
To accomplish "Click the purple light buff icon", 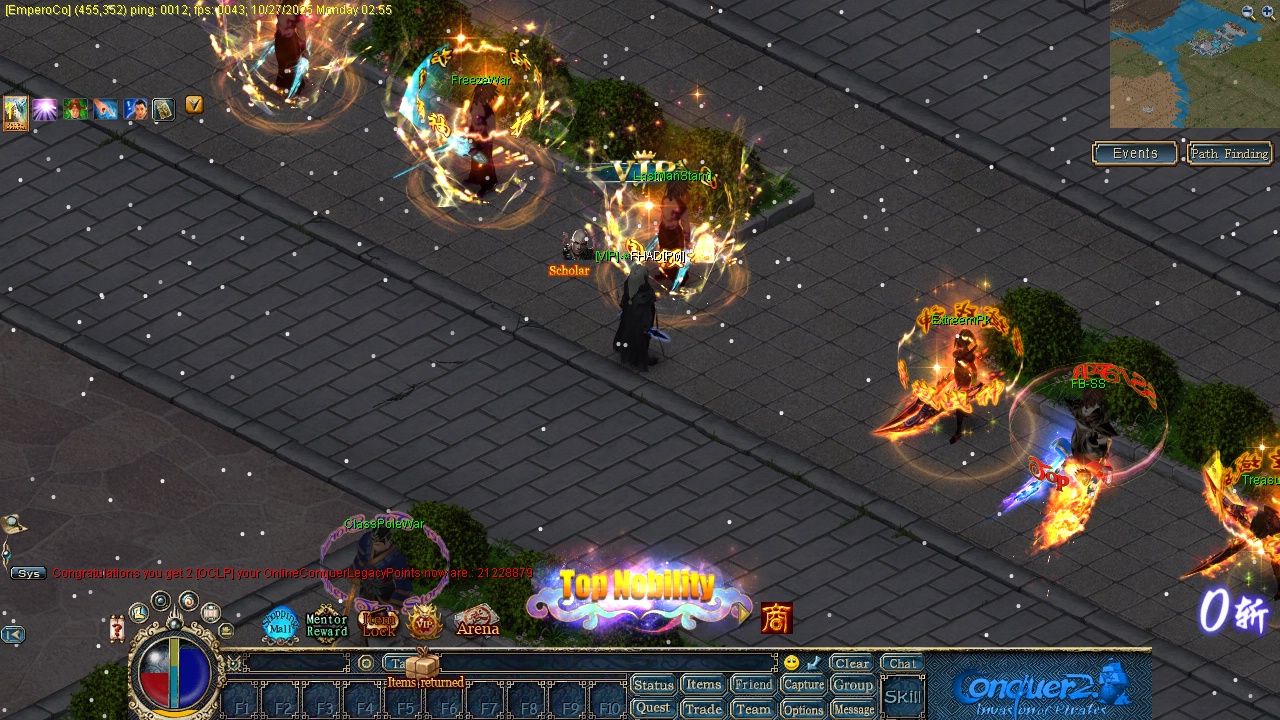I will pos(44,109).
